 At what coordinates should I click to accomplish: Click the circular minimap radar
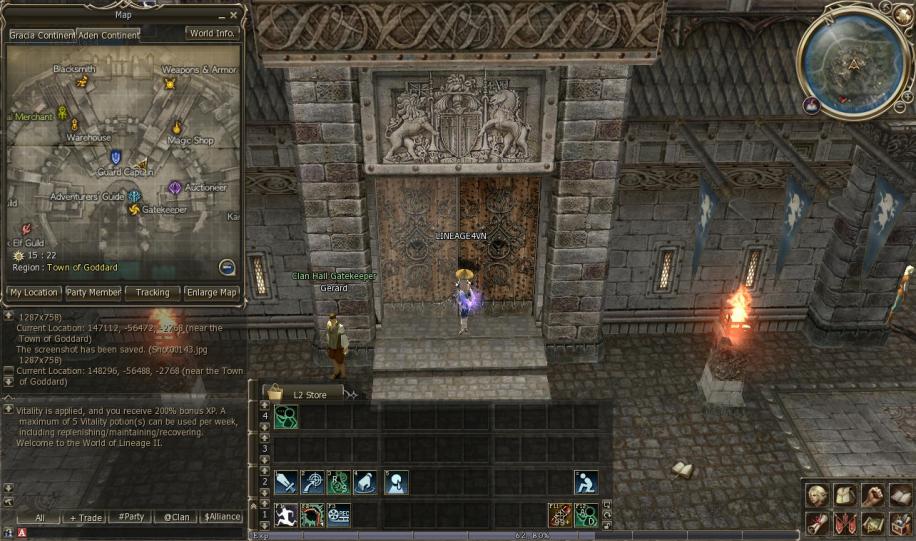pos(855,60)
